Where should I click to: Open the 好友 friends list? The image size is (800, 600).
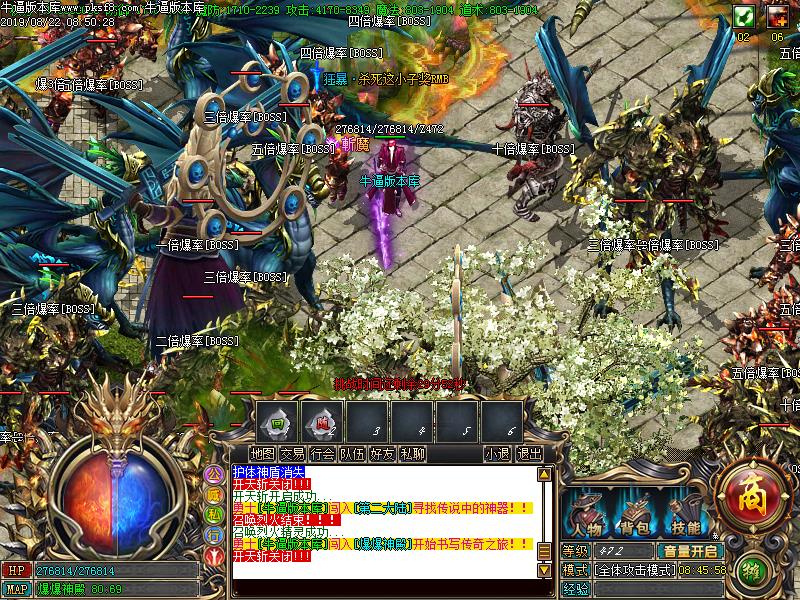point(382,453)
